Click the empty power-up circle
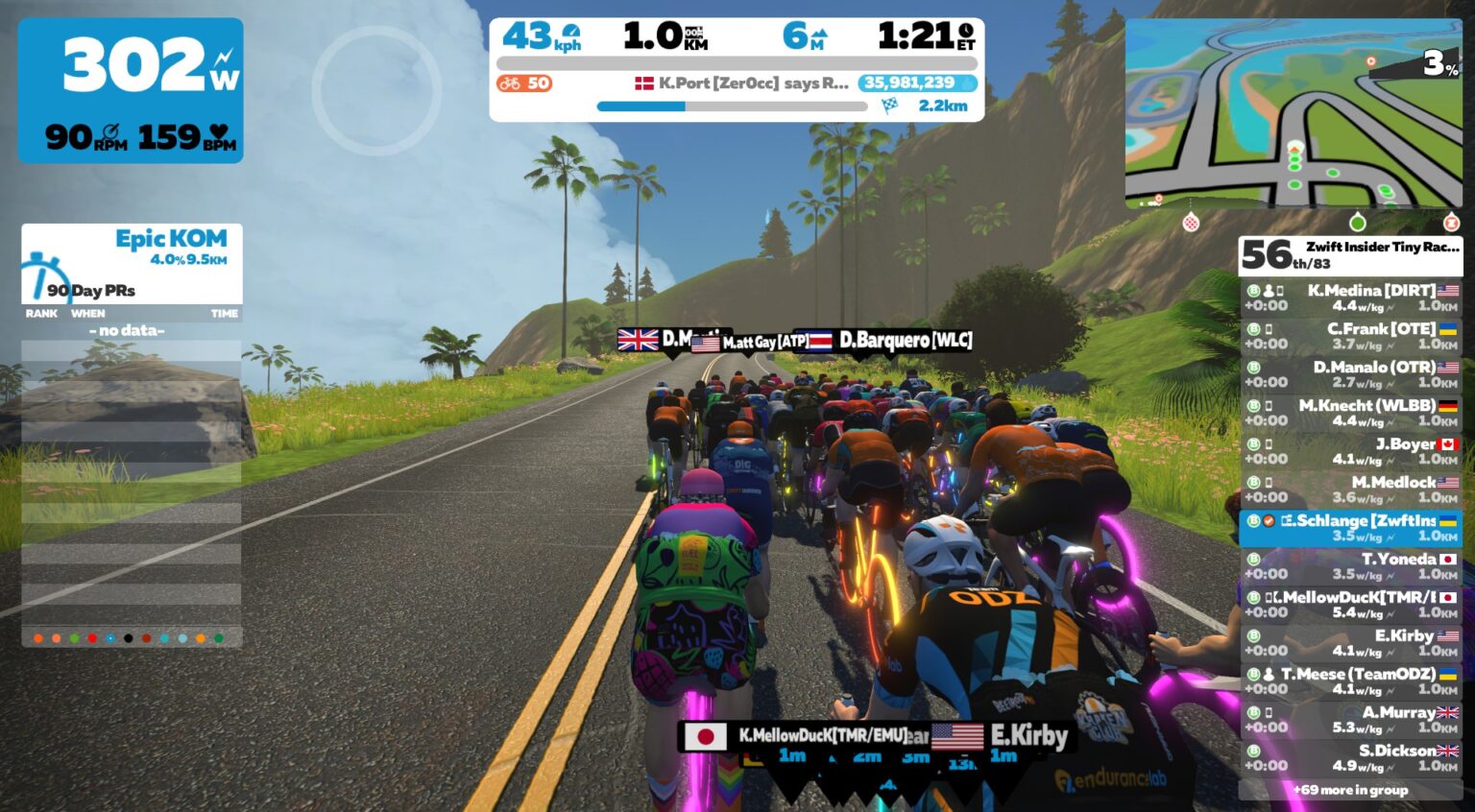The width and height of the screenshot is (1475, 812). [376, 90]
